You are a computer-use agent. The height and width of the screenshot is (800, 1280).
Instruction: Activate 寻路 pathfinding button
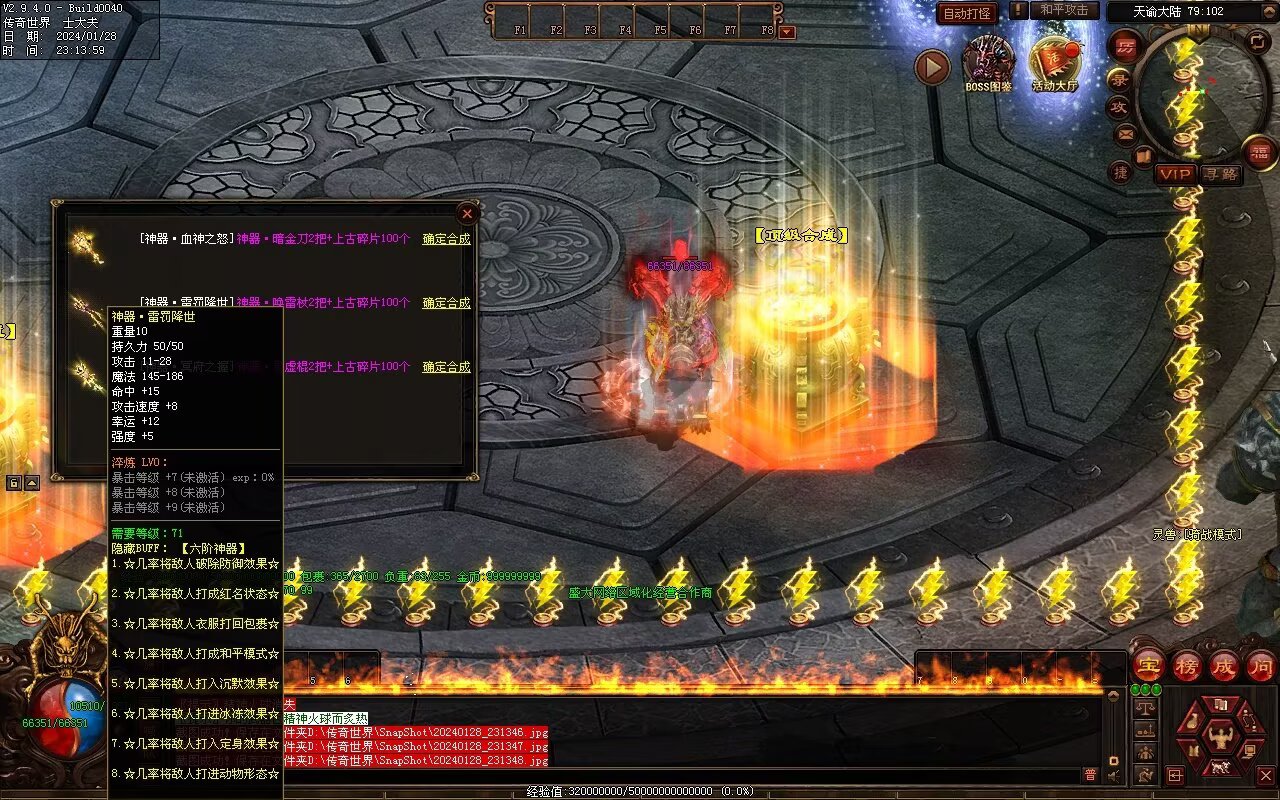(1220, 174)
